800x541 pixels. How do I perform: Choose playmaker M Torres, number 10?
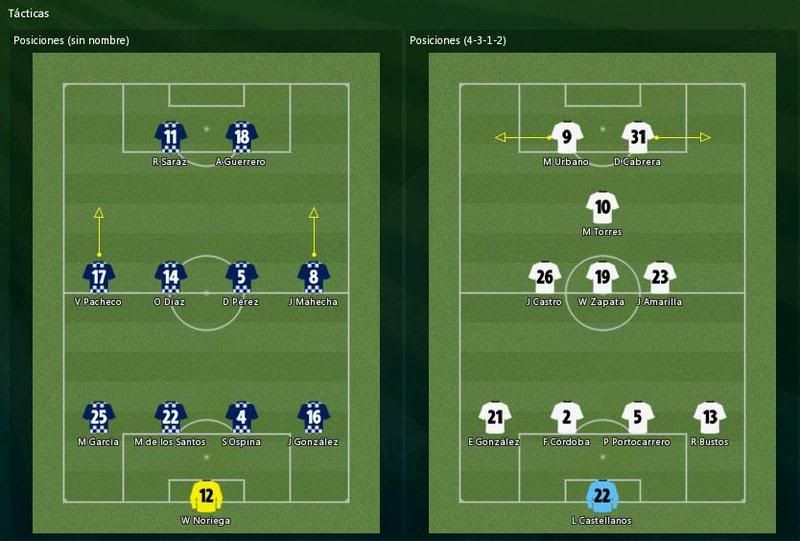602,208
